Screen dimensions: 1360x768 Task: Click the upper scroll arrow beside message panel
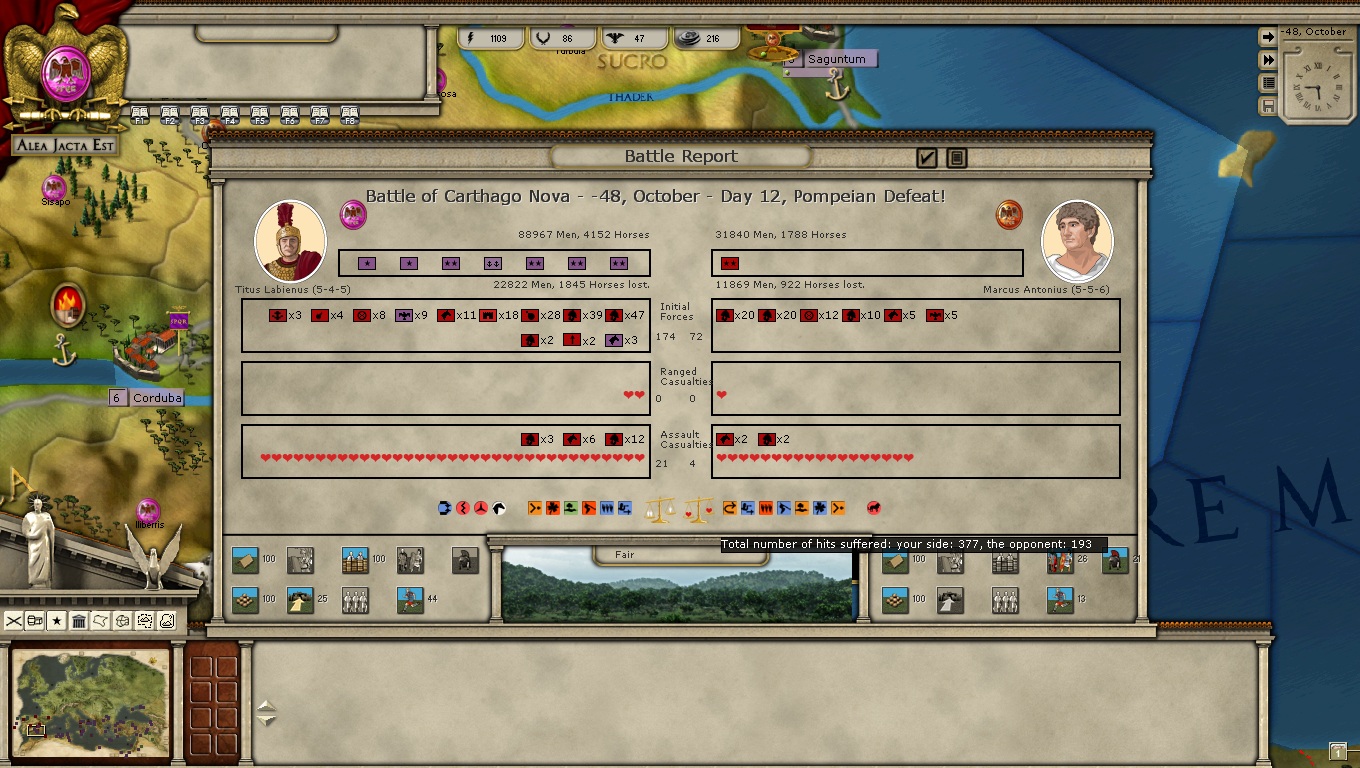[266, 707]
